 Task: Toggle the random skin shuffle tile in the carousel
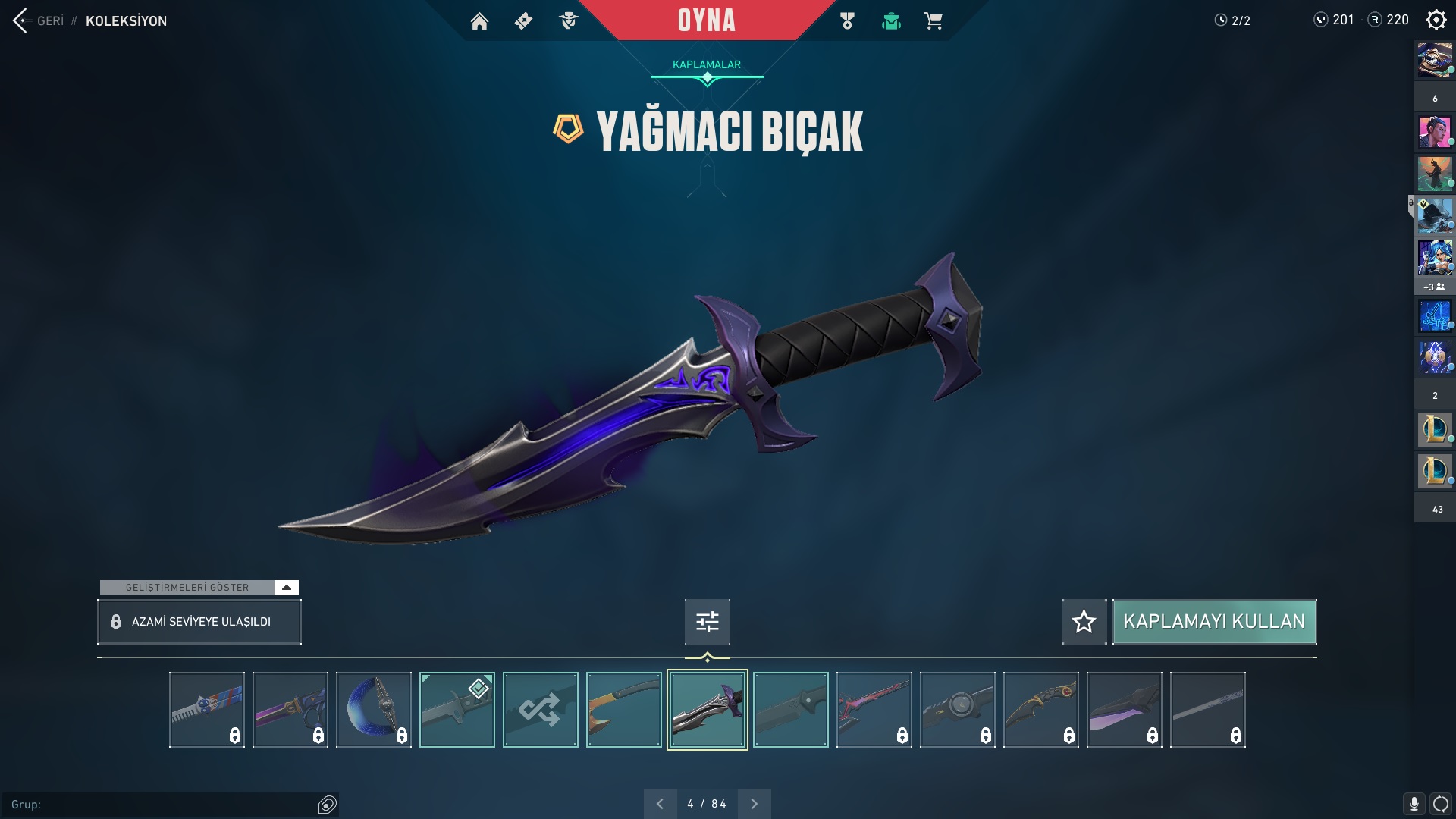[540, 709]
